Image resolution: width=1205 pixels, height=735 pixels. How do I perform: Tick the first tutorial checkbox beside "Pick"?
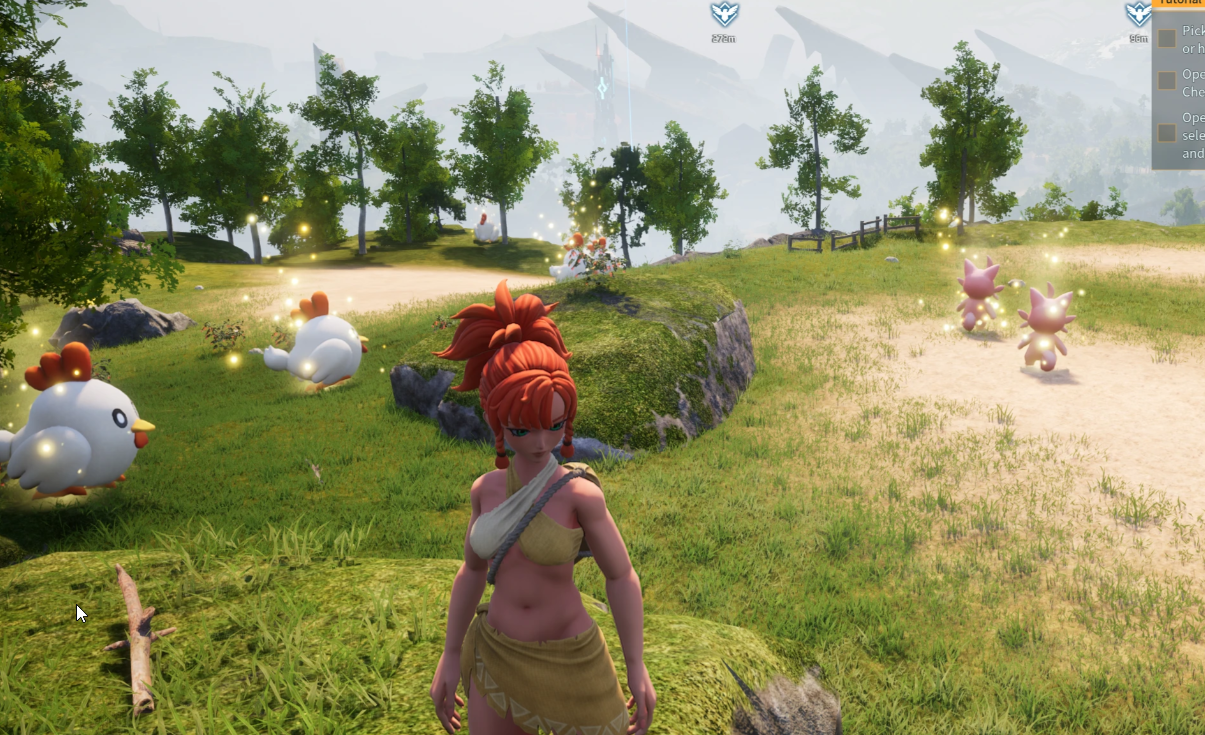click(x=1167, y=39)
